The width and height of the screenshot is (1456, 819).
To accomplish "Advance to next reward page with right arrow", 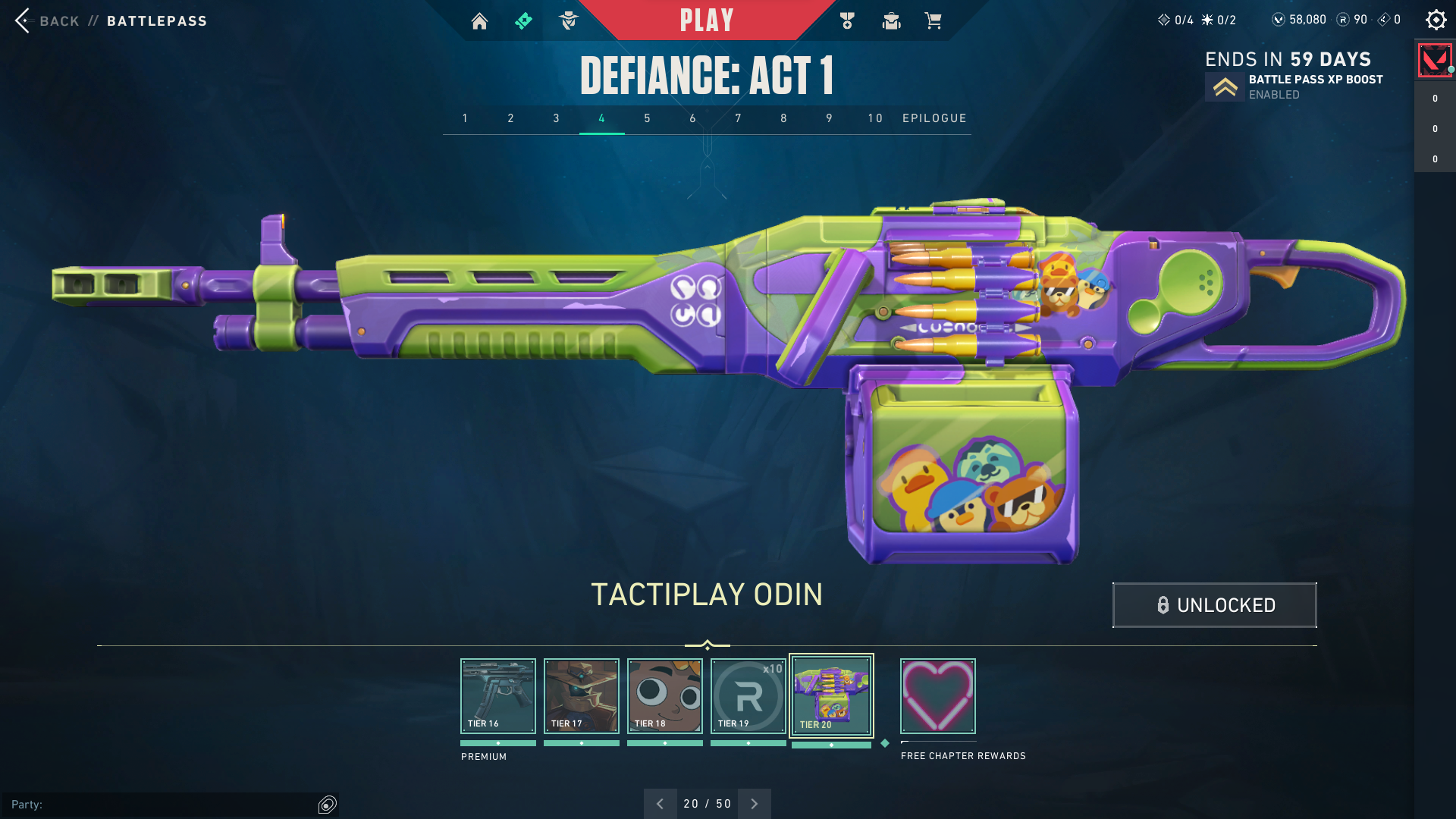I will tap(754, 803).
